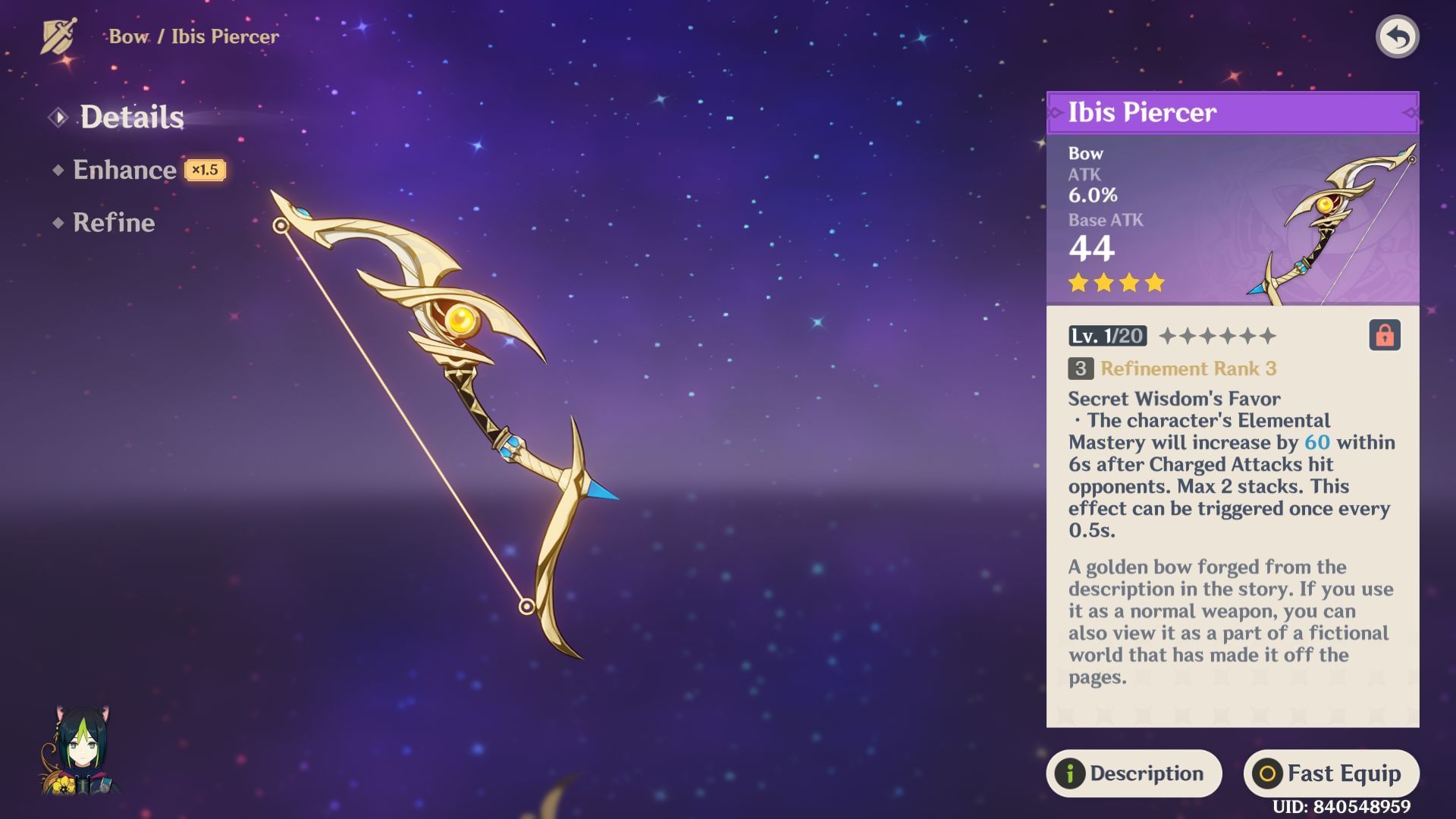Expand the Refine section

114,222
